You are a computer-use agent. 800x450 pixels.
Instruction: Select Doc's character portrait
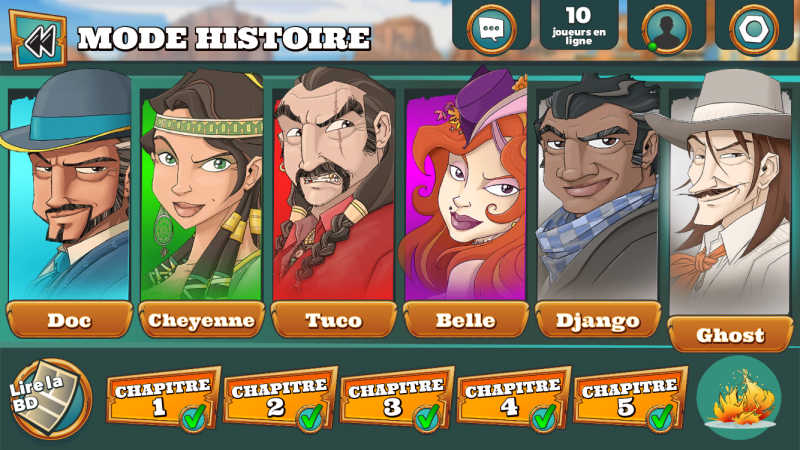click(69, 190)
